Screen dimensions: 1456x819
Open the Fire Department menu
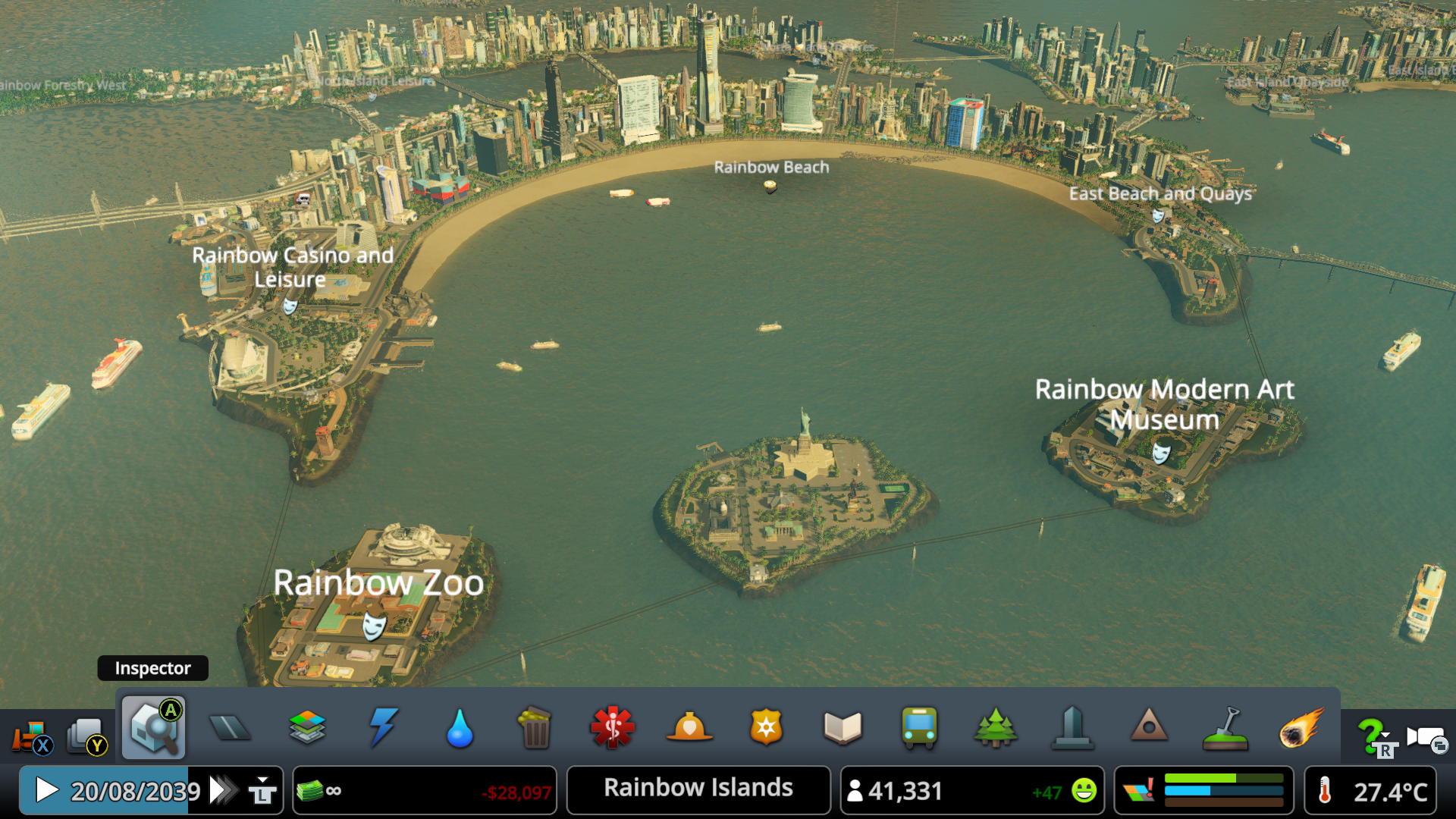(689, 726)
